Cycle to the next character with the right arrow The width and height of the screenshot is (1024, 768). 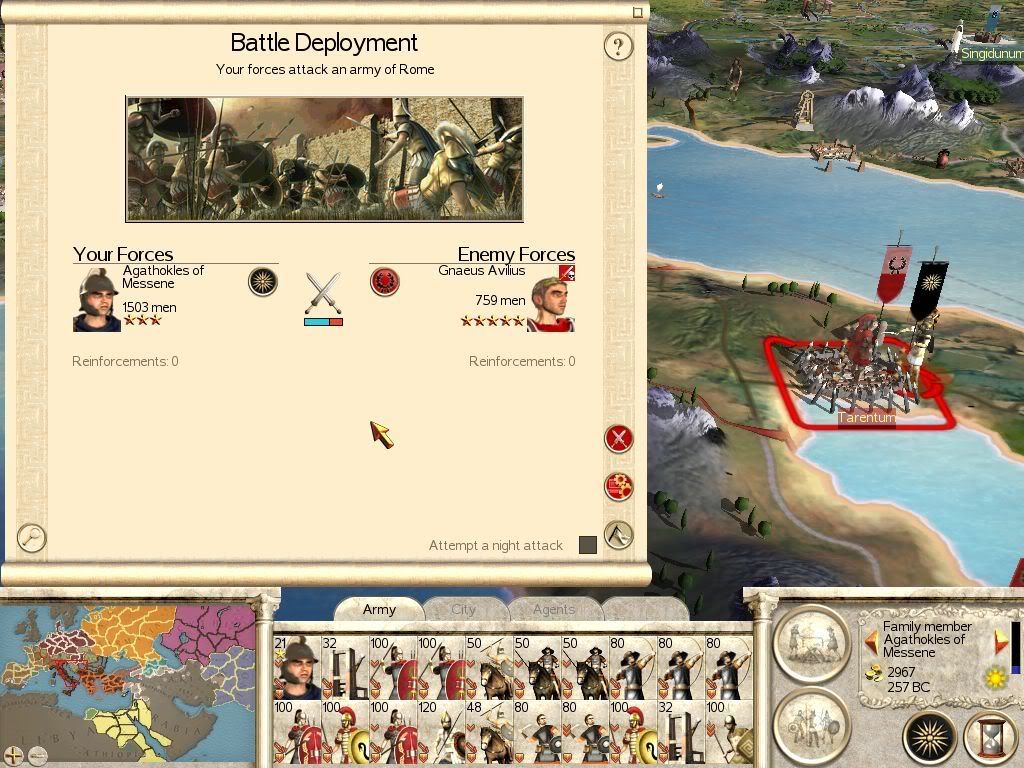click(1001, 641)
